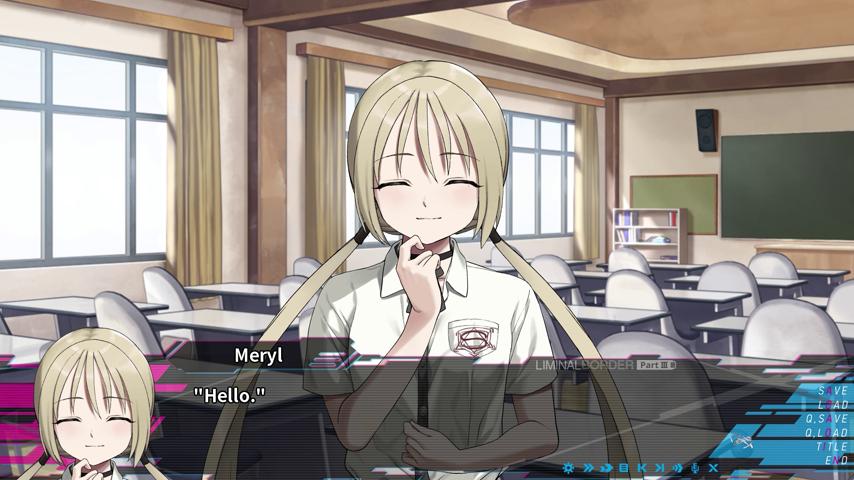Viewport: 854px width, 480px height.
Task: Open the SAVE menu
Action: tap(832, 391)
